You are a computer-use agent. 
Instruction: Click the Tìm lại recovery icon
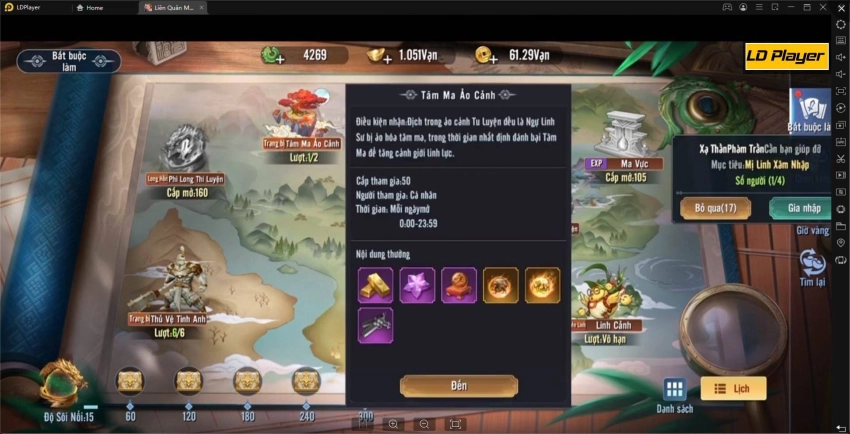click(812, 266)
